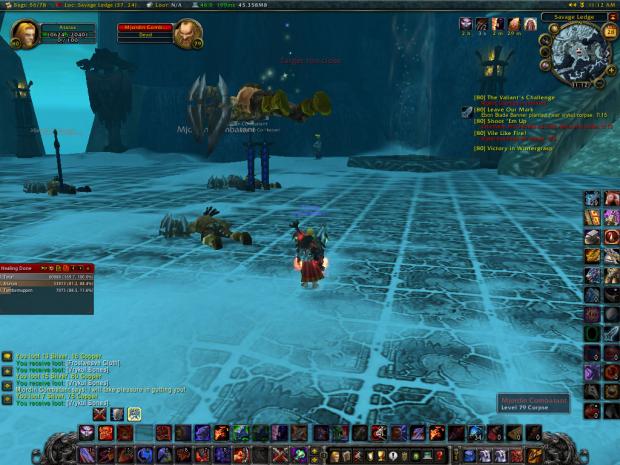Toggle the Savage Ledge zone name header
The height and width of the screenshot is (465, 620).
click(x=574, y=17)
